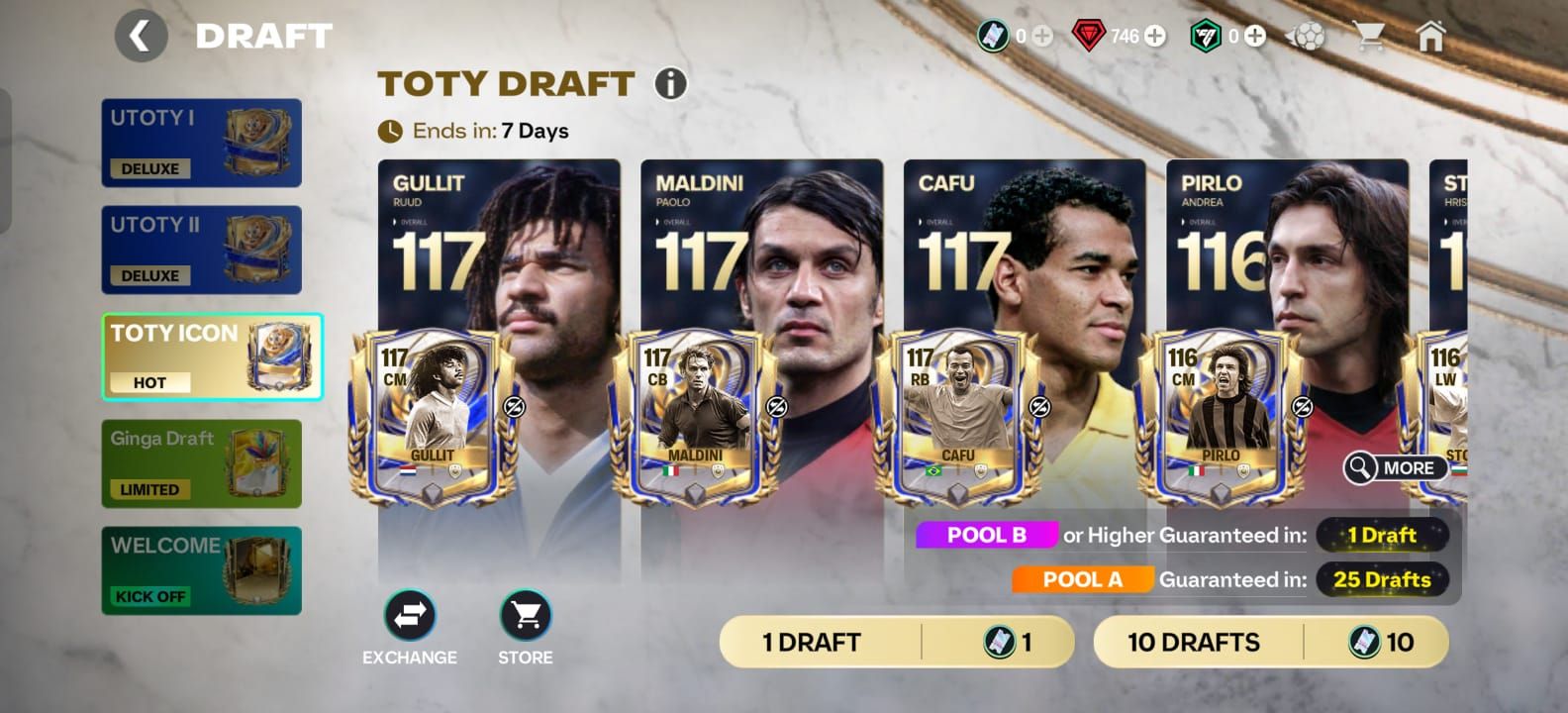
Task: Select the UTOTY II Deluxe draft
Action: point(201,250)
